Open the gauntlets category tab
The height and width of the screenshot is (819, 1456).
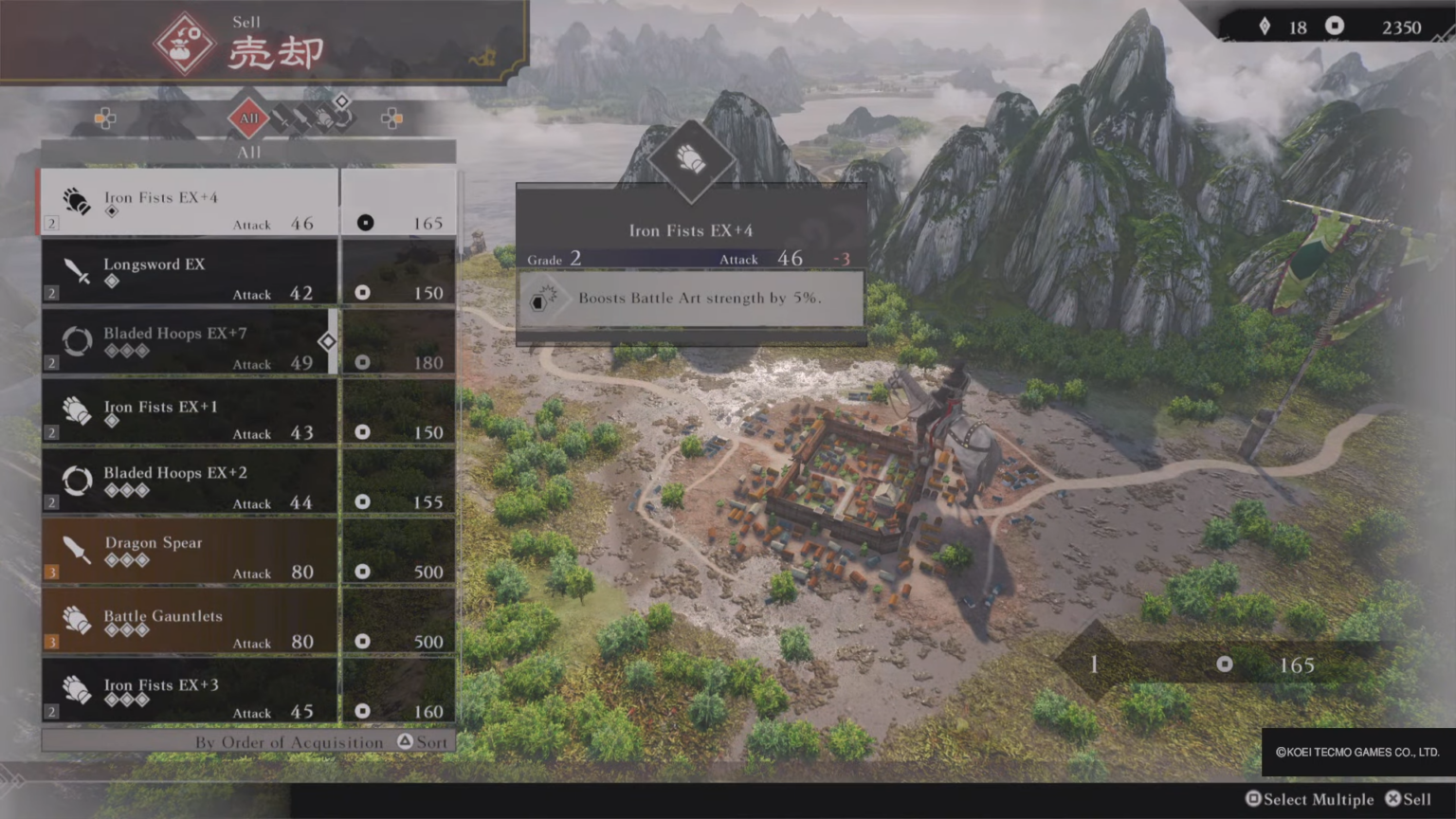point(324,118)
